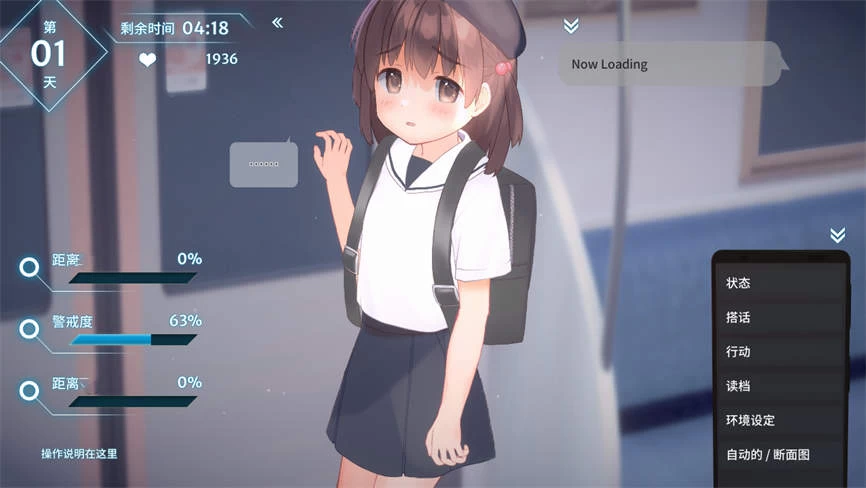
Task: Select the 搭话 menu option
Action: point(780,317)
